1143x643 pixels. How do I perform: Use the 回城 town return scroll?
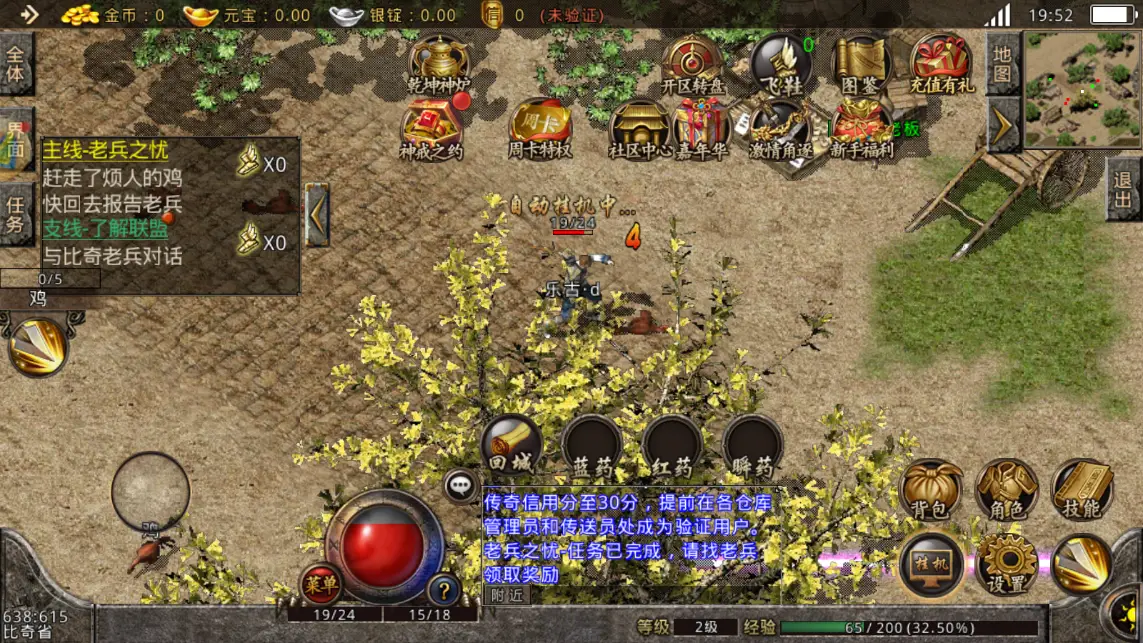coord(511,446)
